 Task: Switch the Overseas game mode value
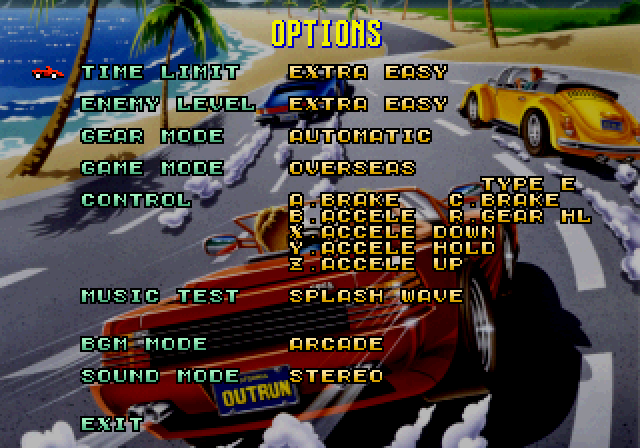point(352,168)
